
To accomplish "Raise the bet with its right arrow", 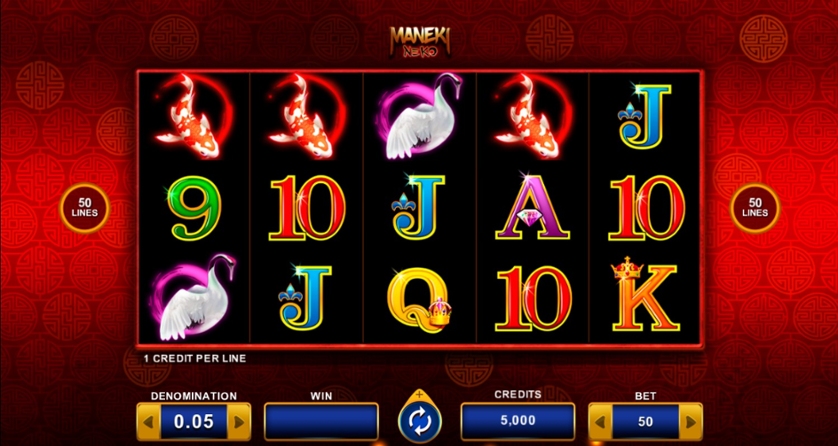I will [691, 421].
